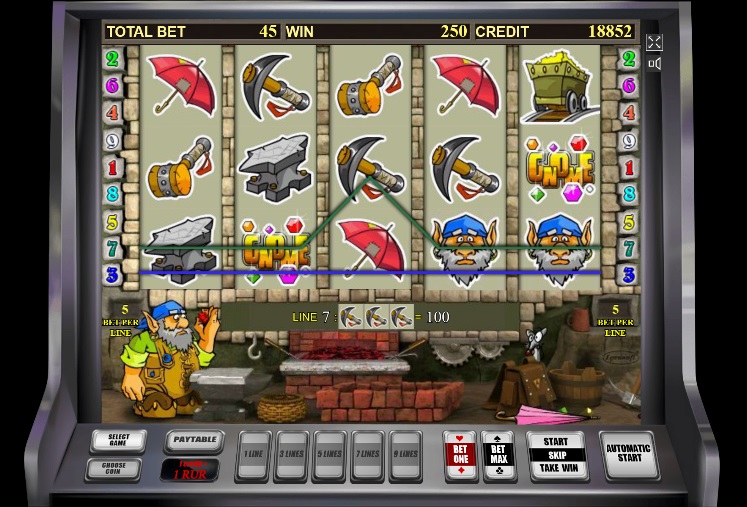Viewport: 747px width, 507px height.
Task: Click the Choose Coin button
Action: (118, 467)
